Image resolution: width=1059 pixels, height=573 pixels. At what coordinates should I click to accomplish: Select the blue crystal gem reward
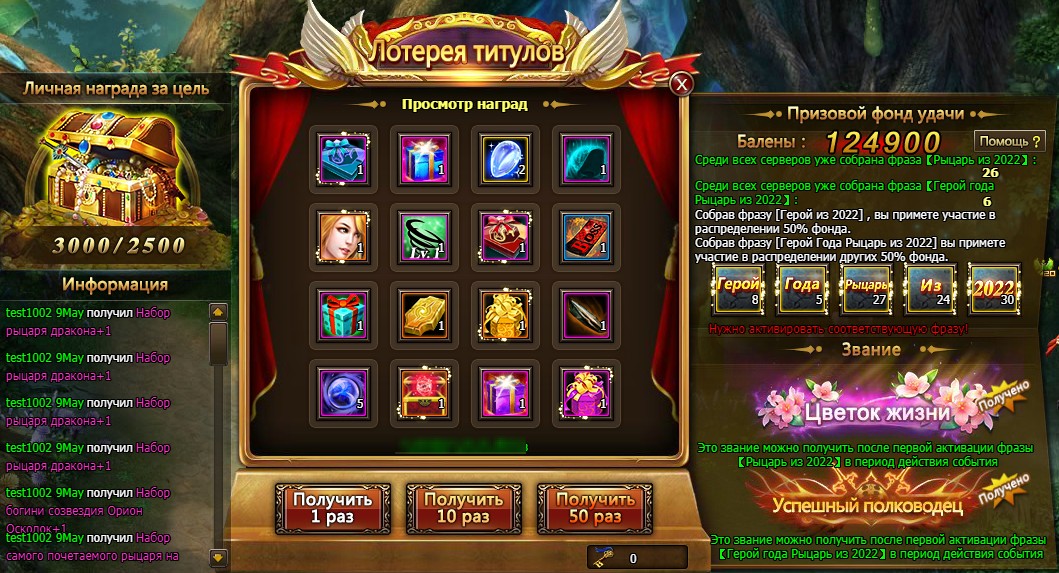pyautogui.click(x=505, y=158)
